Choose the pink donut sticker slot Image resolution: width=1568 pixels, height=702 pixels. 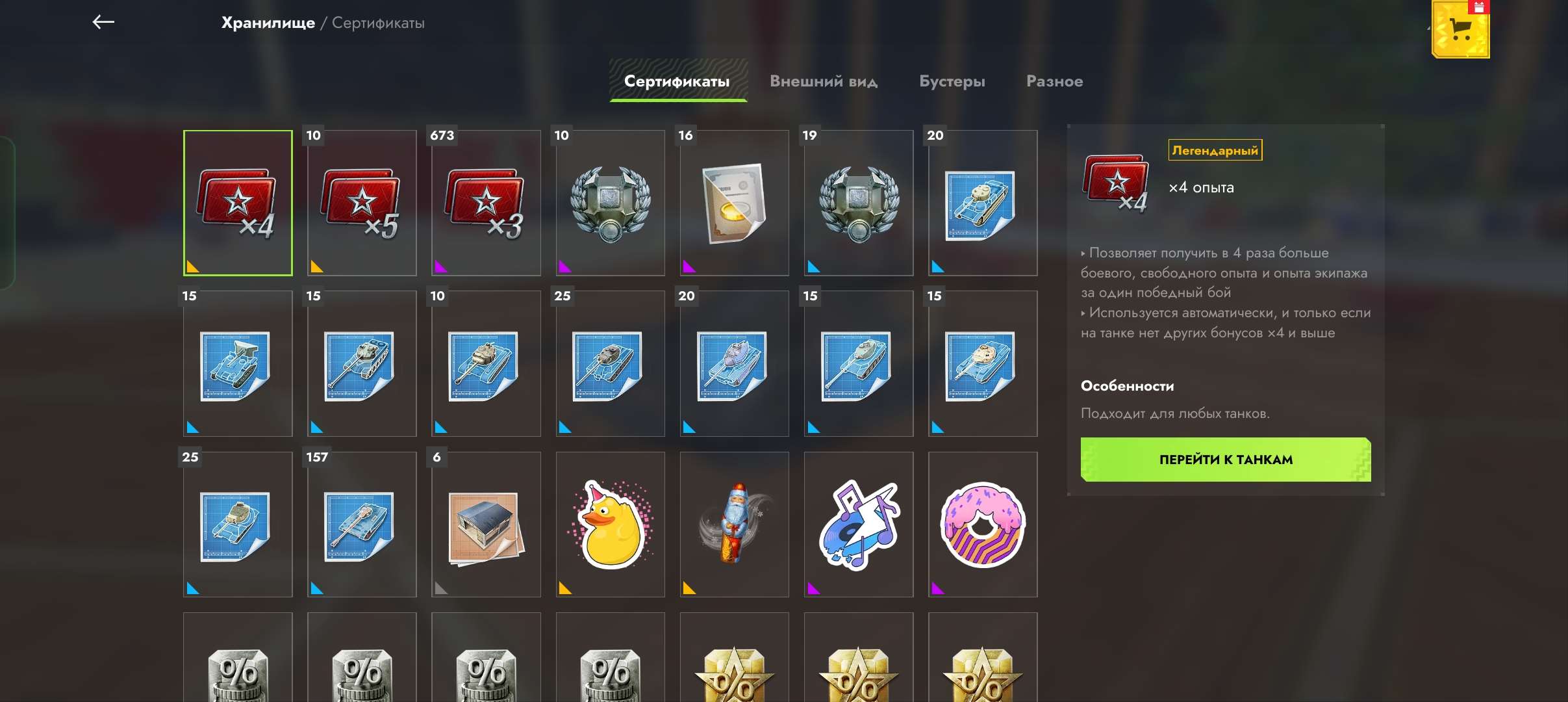[983, 525]
